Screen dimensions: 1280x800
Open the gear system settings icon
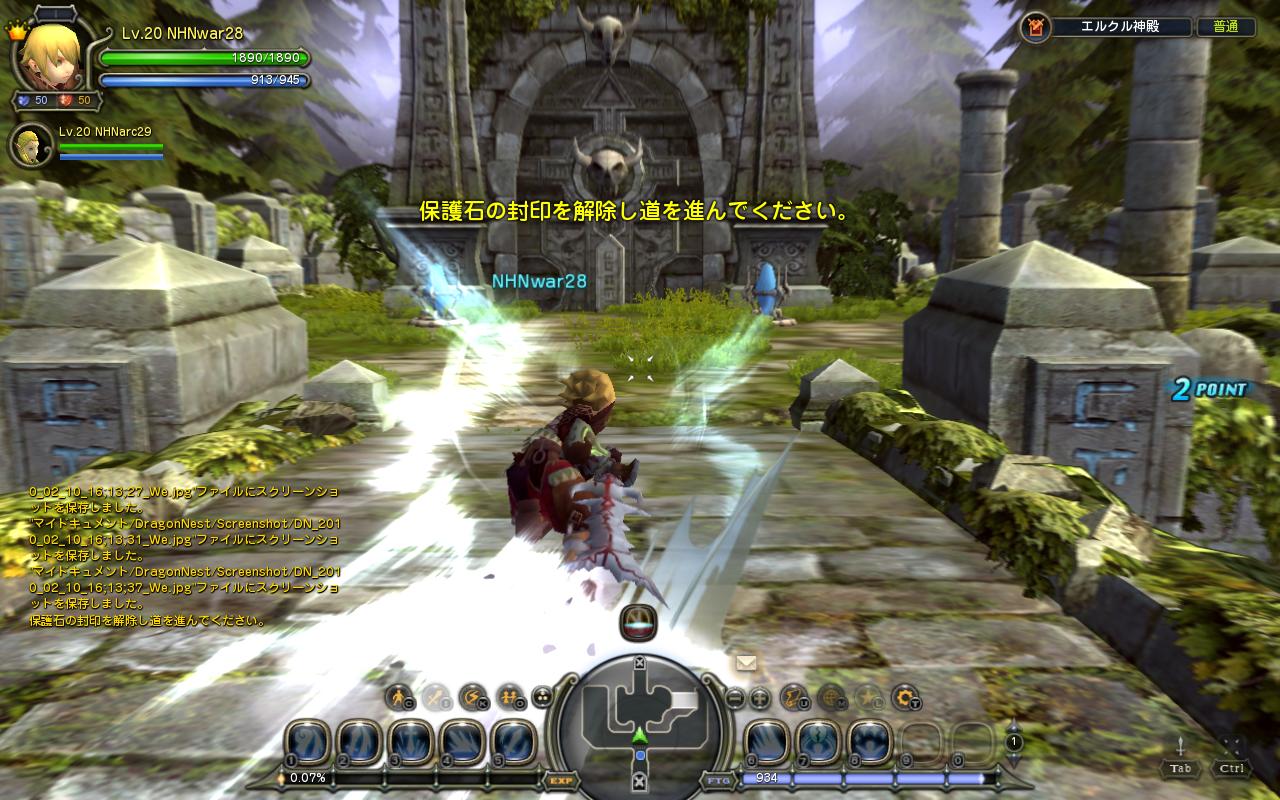point(905,697)
